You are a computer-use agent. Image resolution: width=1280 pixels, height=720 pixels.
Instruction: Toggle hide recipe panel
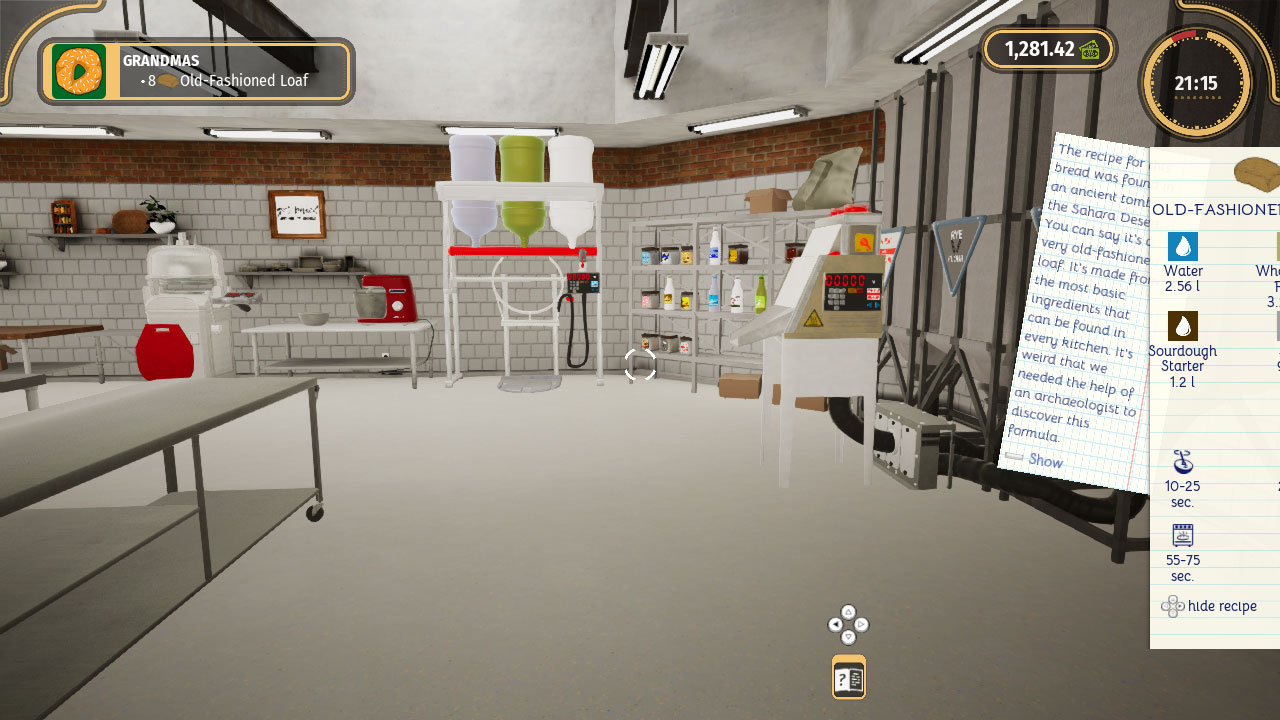coord(1213,606)
